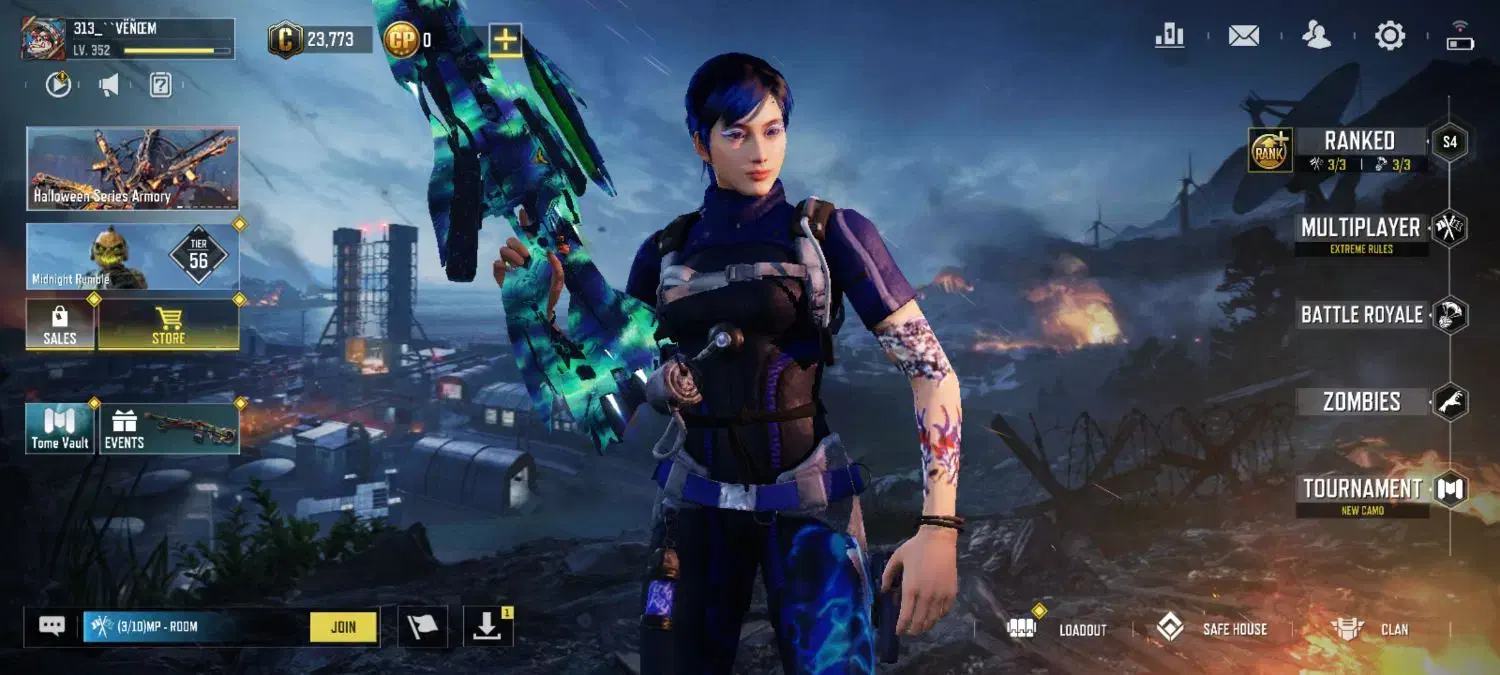This screenshot has width=1500, height=675.
Task: Open the Clan page
Action: click(1370, 629)
